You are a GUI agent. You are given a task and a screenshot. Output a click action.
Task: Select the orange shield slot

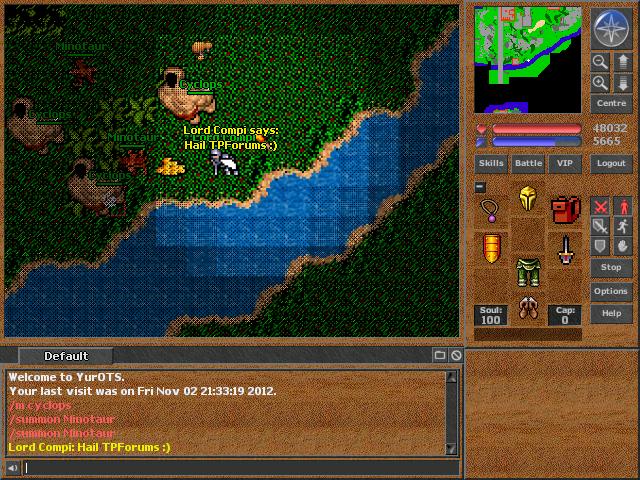491,247
